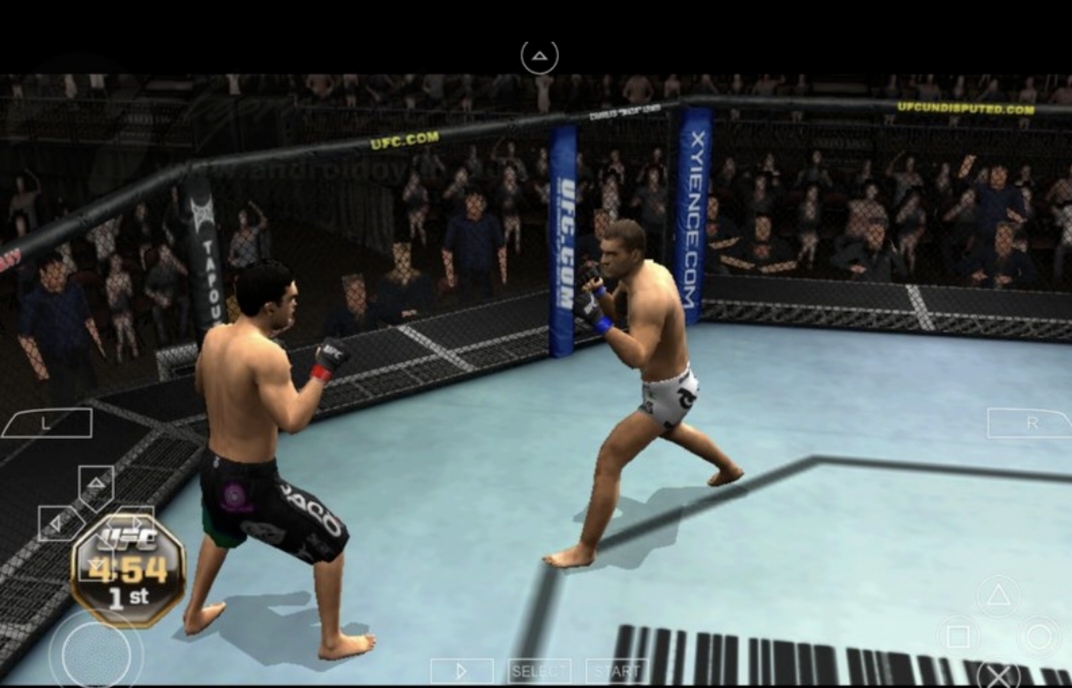Tap the circle face button
This screenshot has width=1072, height=688.
click(x=1039, y=636)
